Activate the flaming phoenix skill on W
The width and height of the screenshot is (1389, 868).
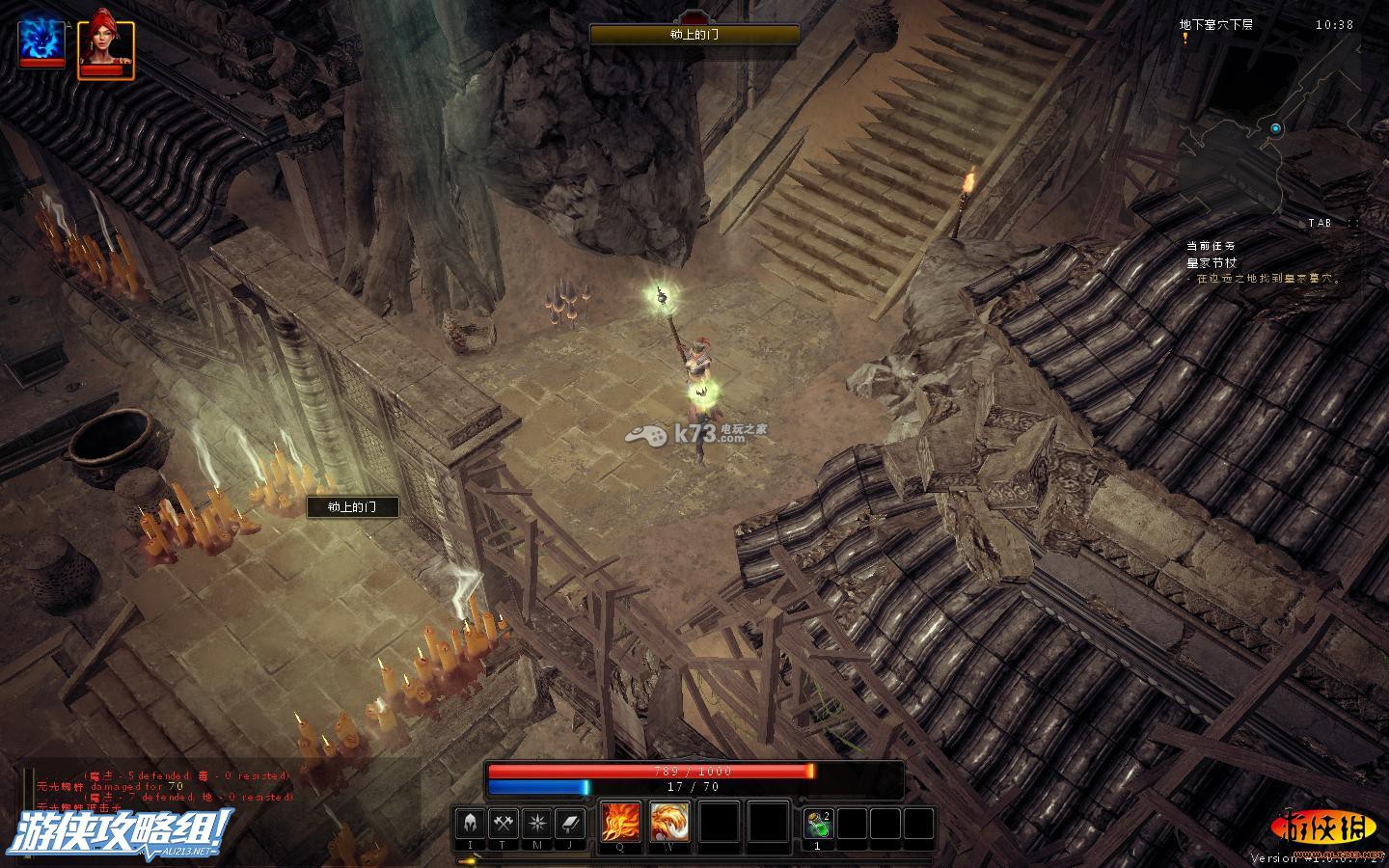point(668,823)
